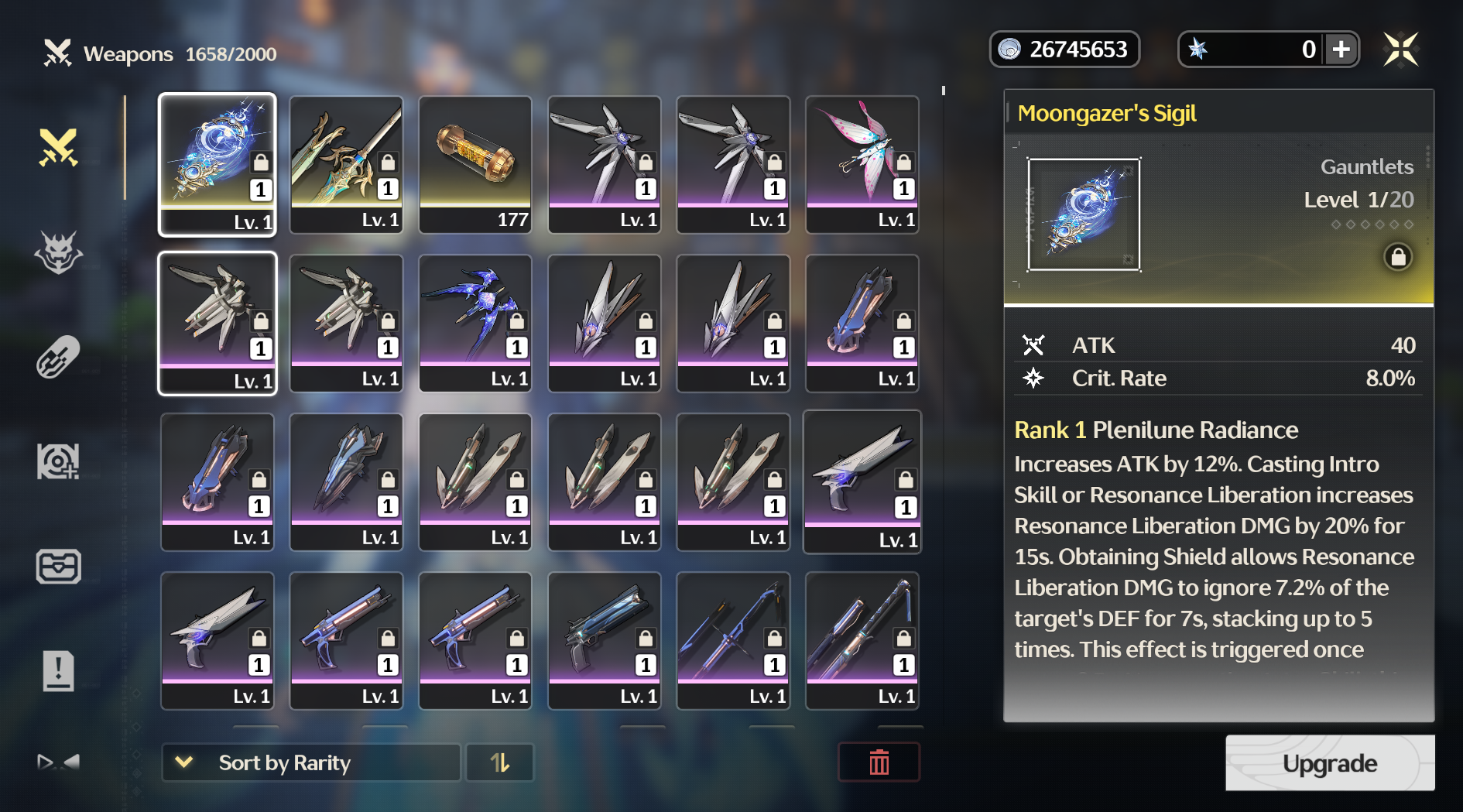Open the chest-shaped inventory tab
This screenshot has height=812, width=1463.
pos(59,566)
